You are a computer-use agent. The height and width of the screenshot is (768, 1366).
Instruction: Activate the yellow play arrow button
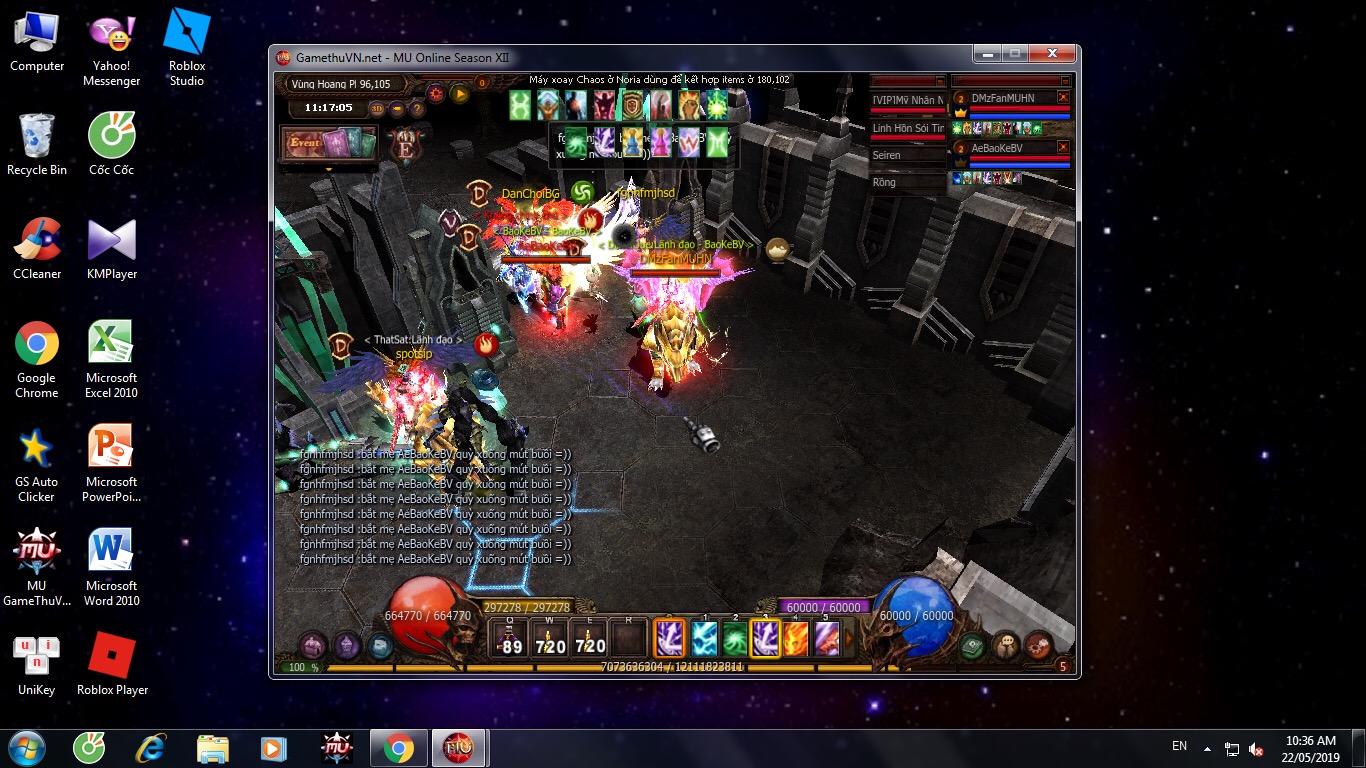[x=459, y=93]
